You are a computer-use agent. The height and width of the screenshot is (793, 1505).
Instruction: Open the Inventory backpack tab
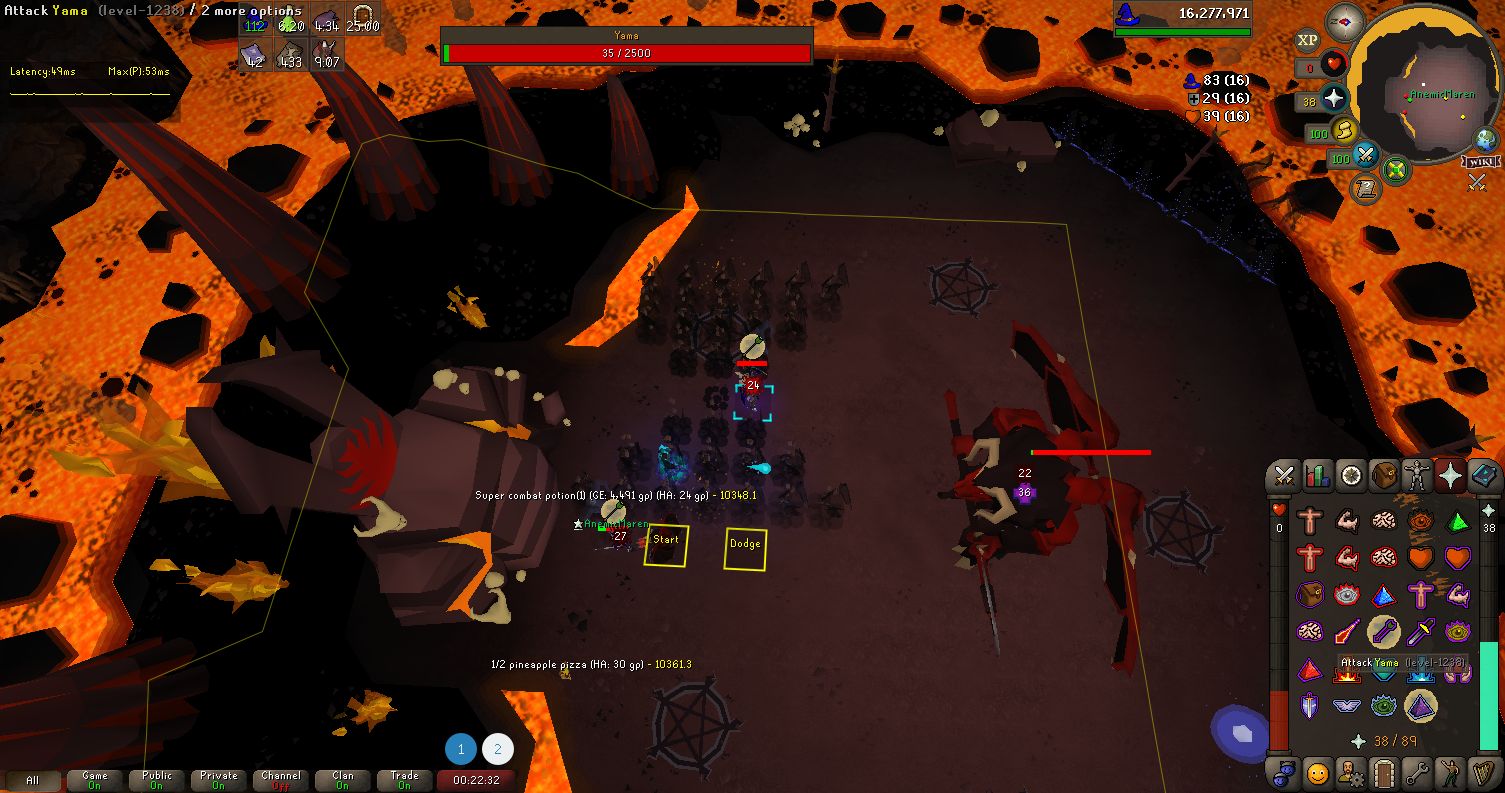click(x=1384, y=476)
